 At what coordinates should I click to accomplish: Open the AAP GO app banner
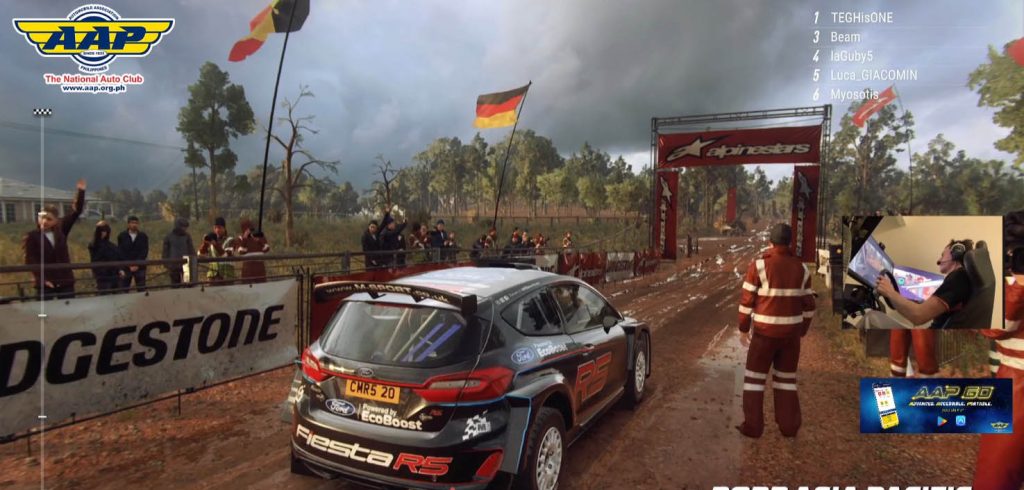tap(935, 405)
